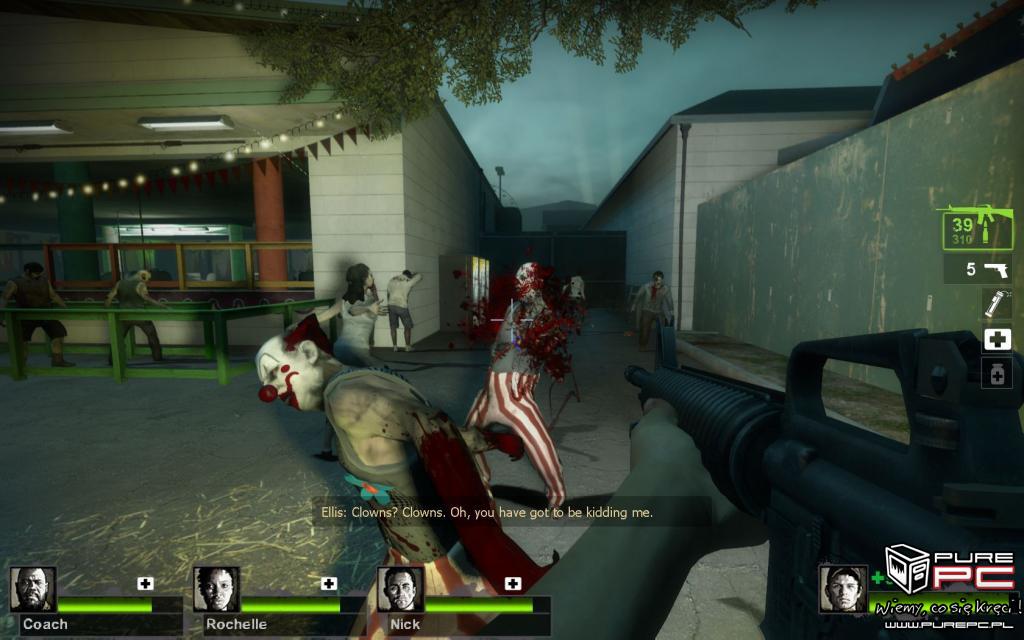Screen dimensions: 1024x640
Task: Choose the first aid kit slot
Action: 997,339
